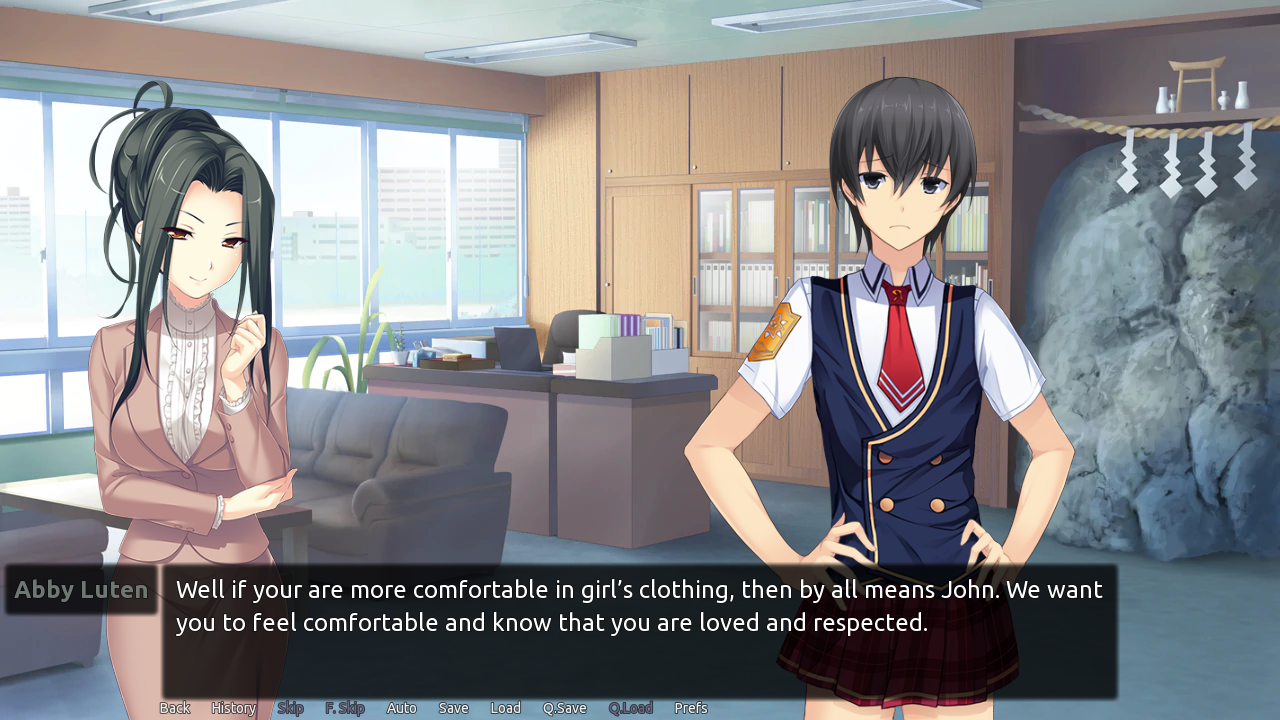Perform a Q.Save quick save
The image size is (1280, 720).
[x=564, y=707]
